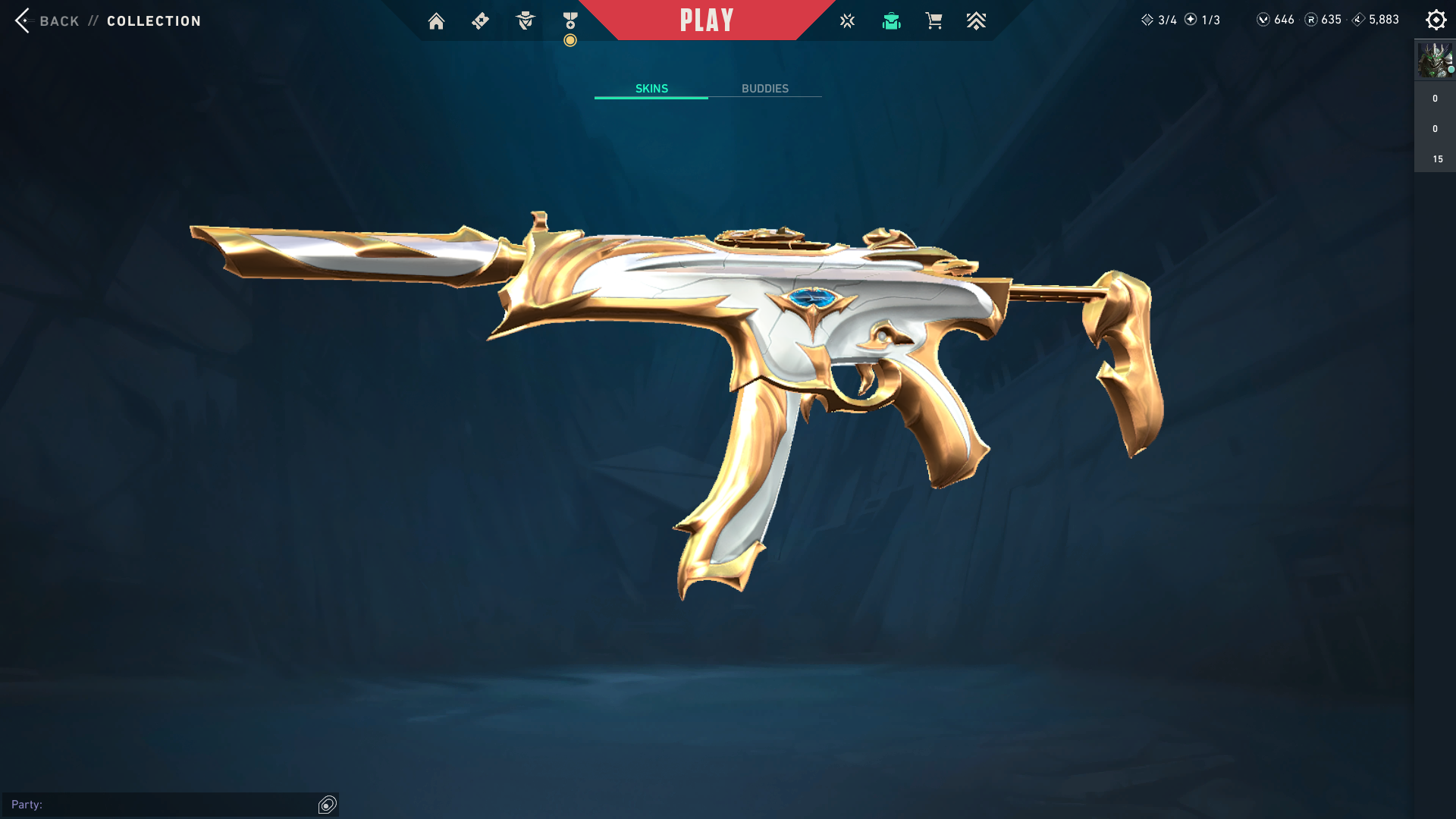
Task: Switch to the BUDDIES tab
Action: (764, 89)
